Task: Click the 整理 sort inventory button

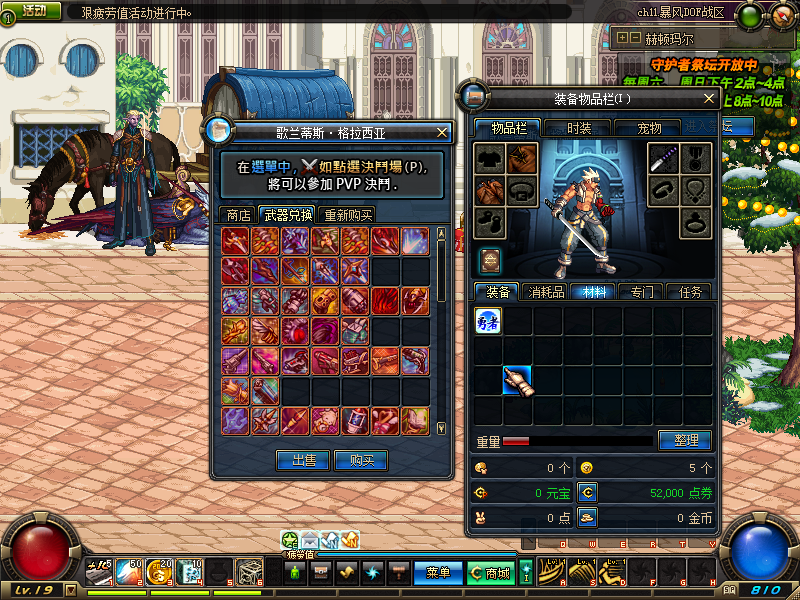Action: pyautogui.click(x=685, y=440)
